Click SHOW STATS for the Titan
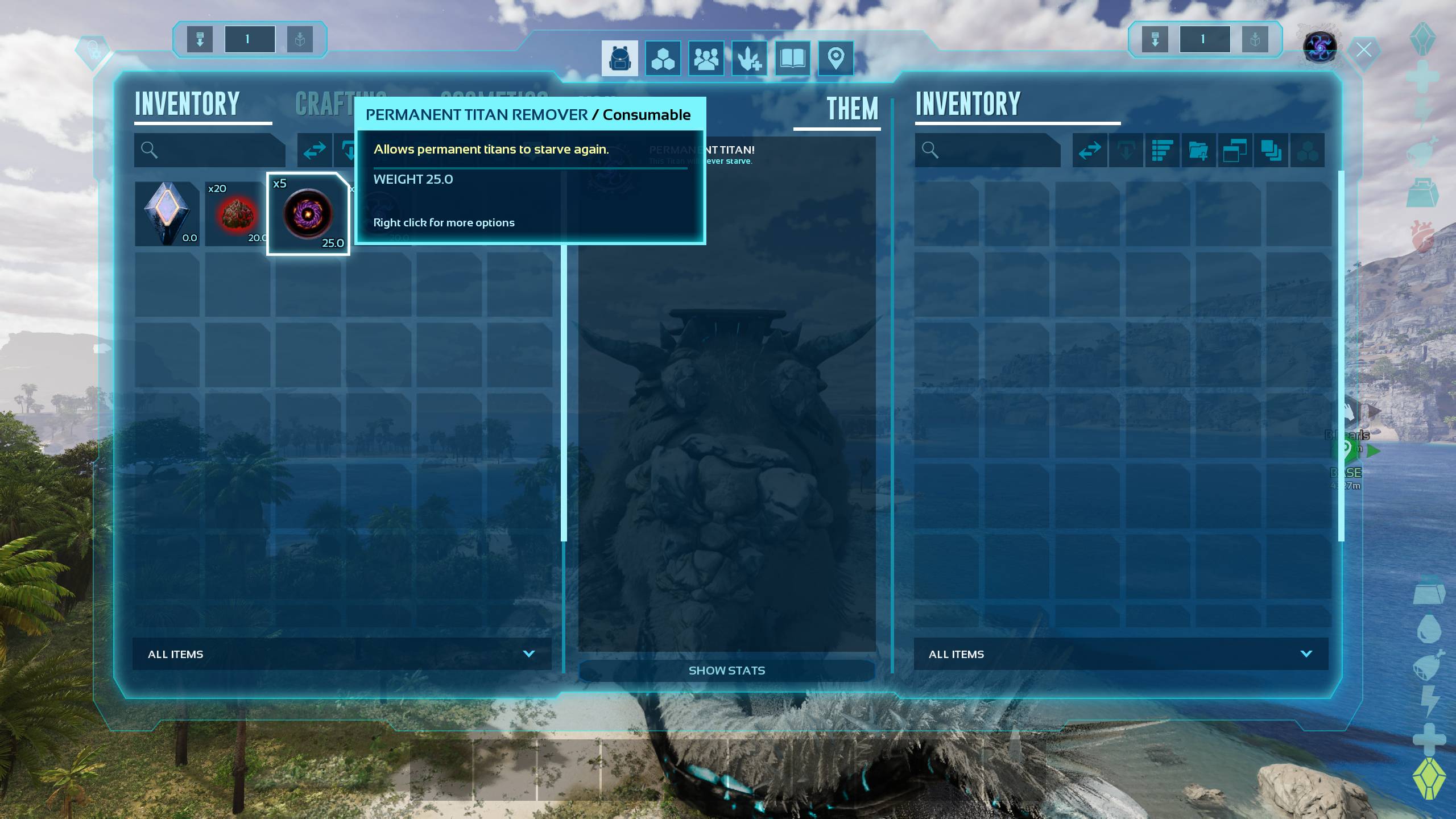 727,671
